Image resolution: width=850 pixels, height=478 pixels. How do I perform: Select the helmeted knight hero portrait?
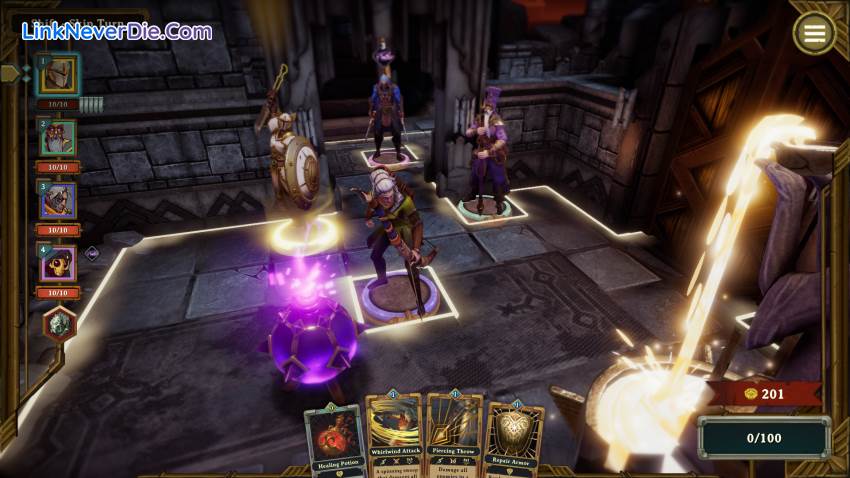pos(58,75)
